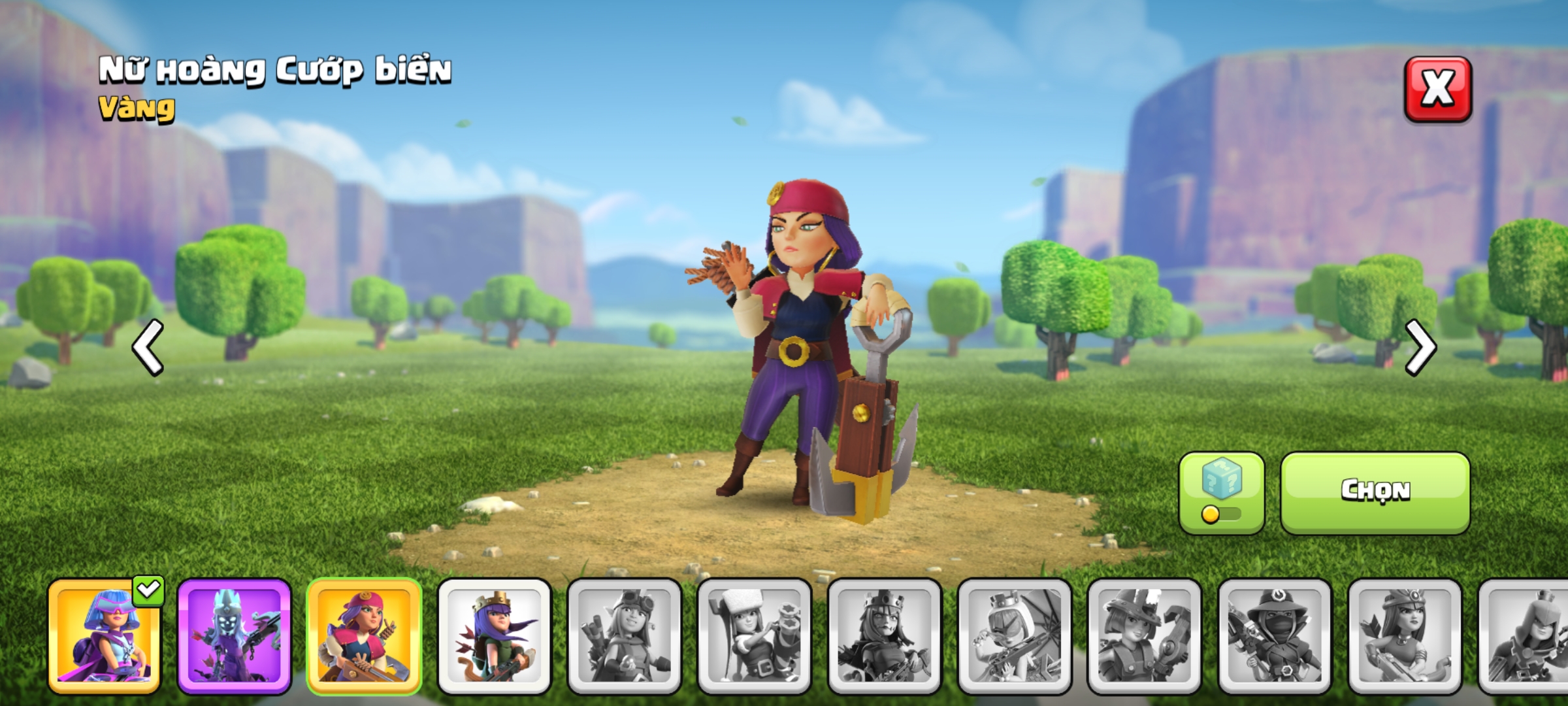Select the locked feathered hat queen skin
This screenshot has width=1568, height=706.
tap(1145, 635)
